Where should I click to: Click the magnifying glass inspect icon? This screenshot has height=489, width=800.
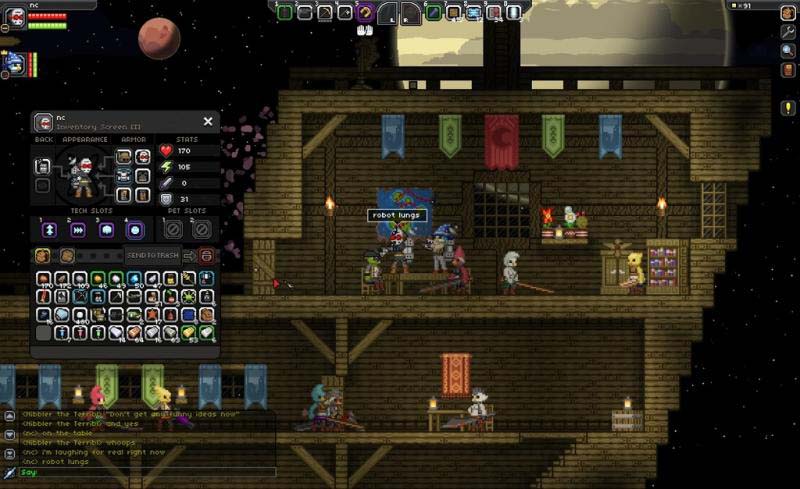788,51
